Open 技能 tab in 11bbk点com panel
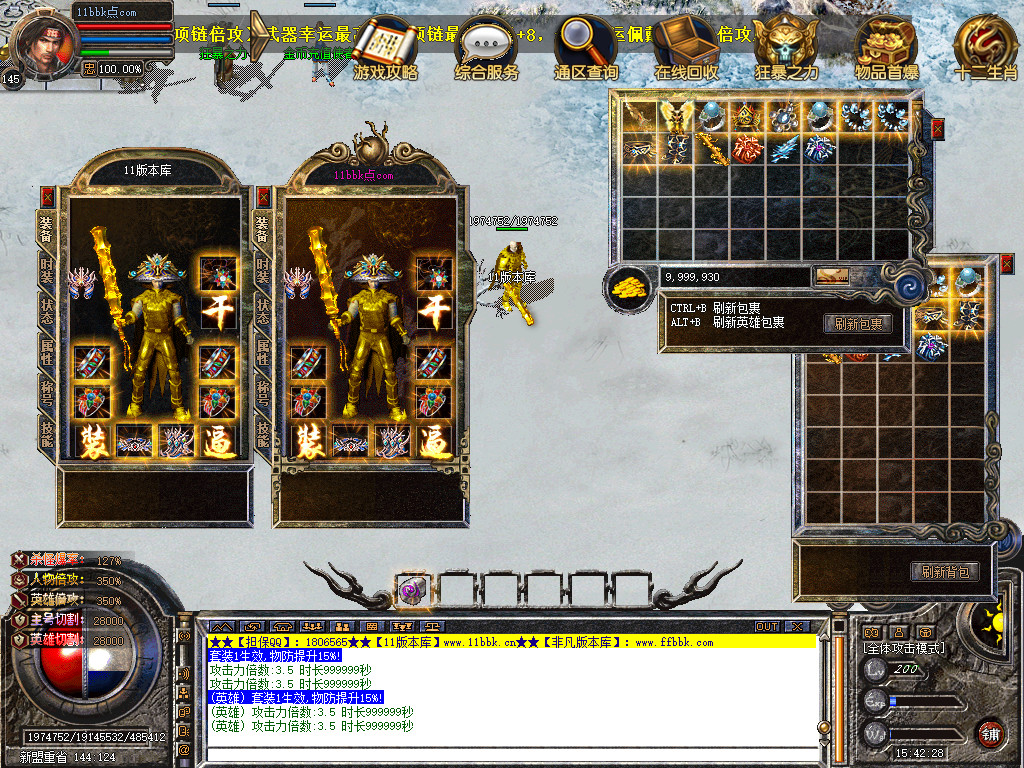 coord(263,433)
